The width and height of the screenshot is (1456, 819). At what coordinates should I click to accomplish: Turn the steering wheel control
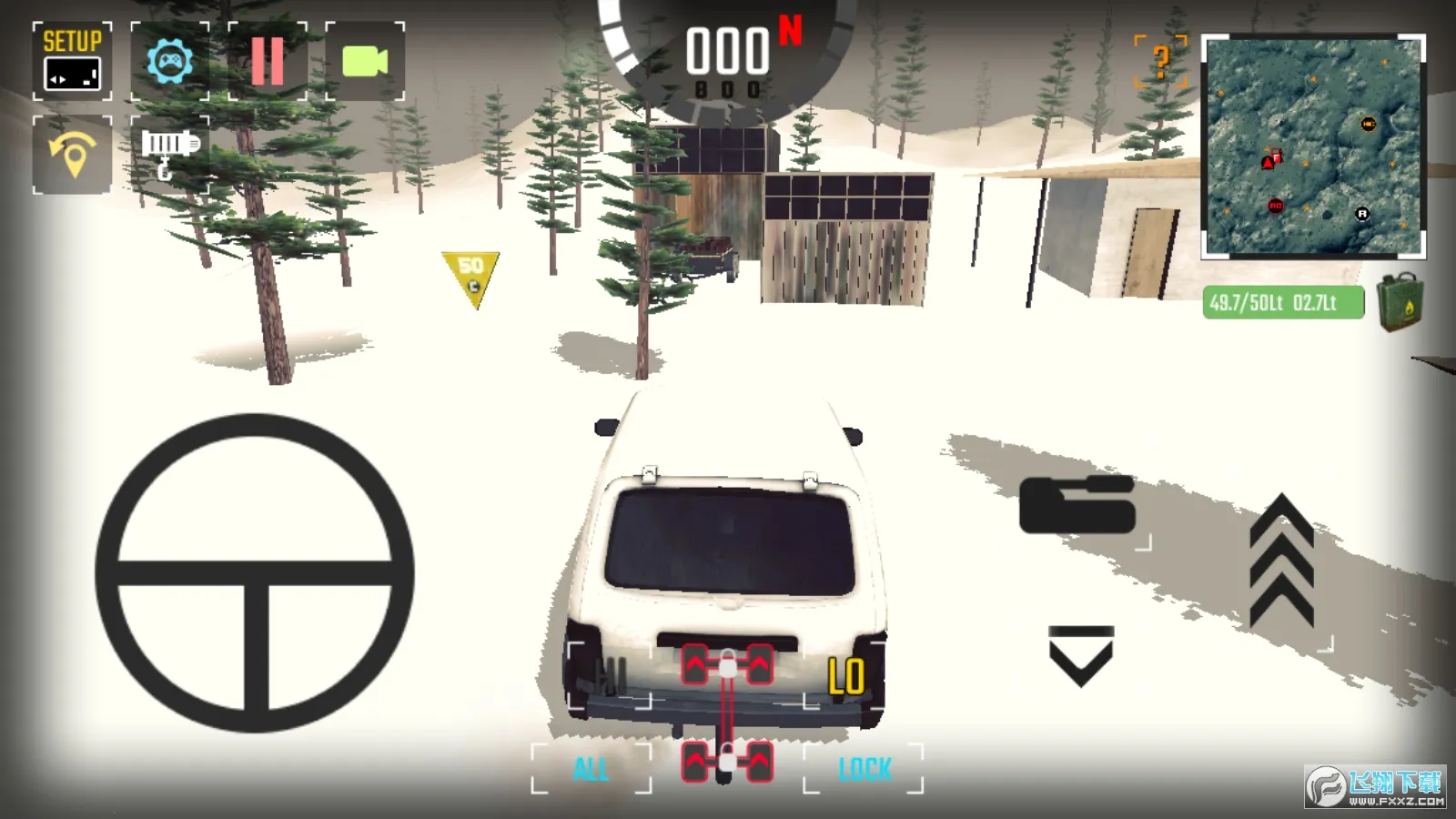(255, 573)
